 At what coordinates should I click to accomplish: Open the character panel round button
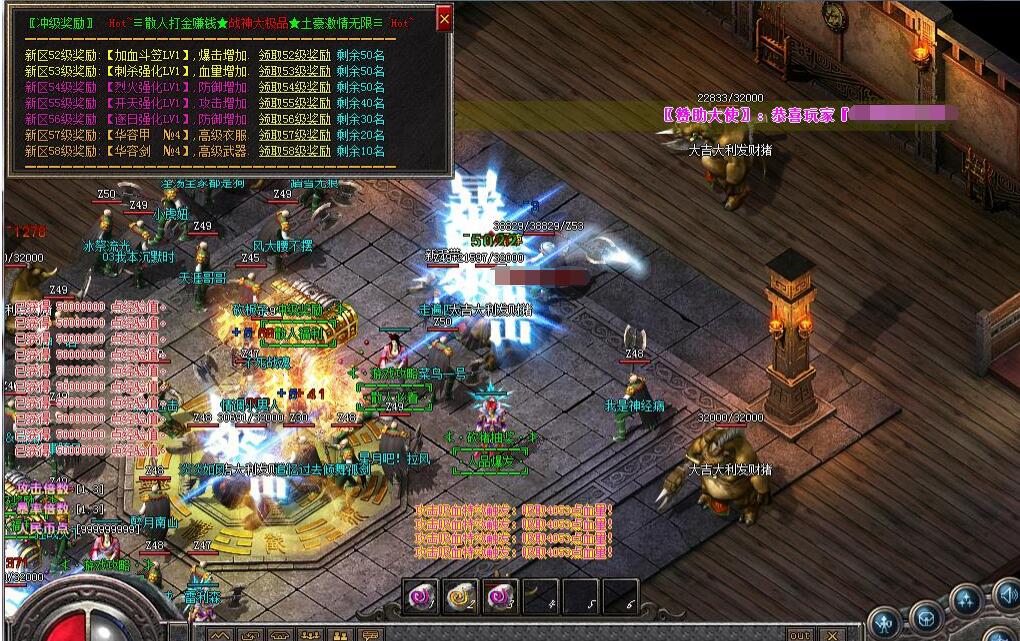point(885,623)
